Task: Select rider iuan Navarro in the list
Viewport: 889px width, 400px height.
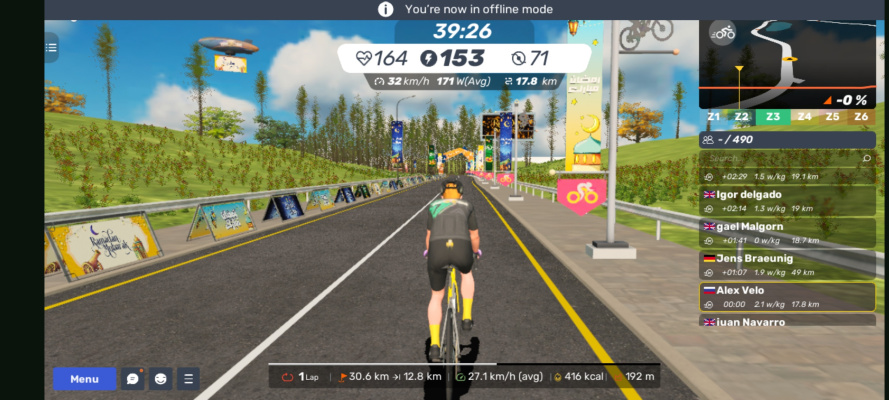Action: (786, 322)
